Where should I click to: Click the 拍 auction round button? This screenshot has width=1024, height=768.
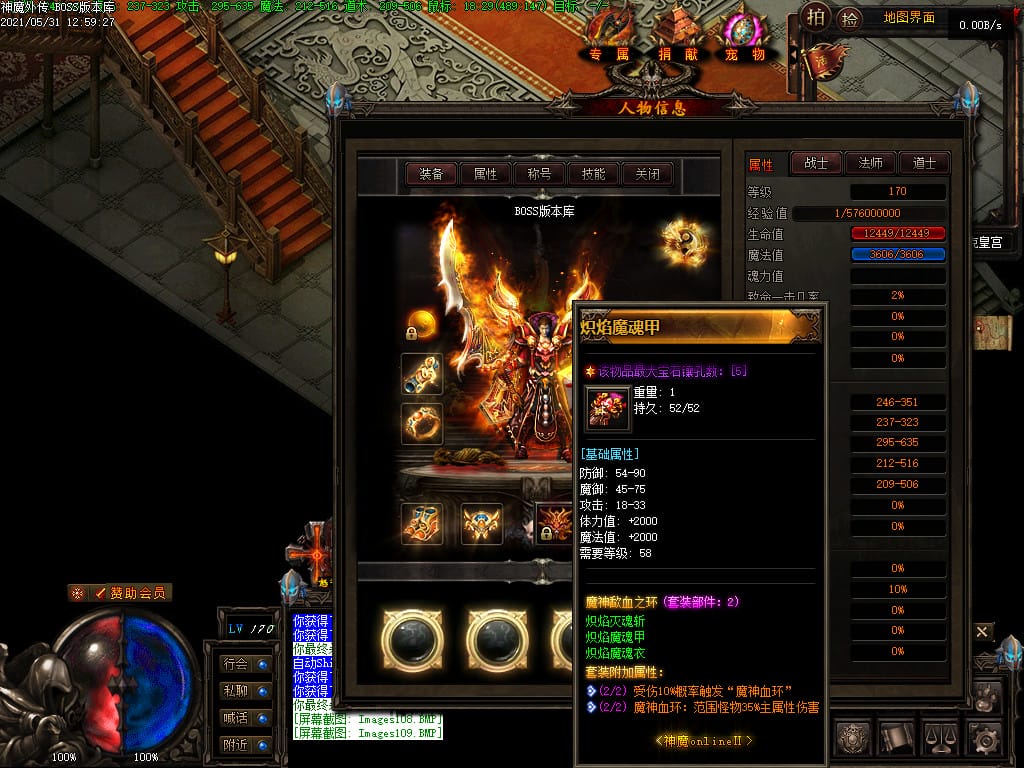coord(817,17)
